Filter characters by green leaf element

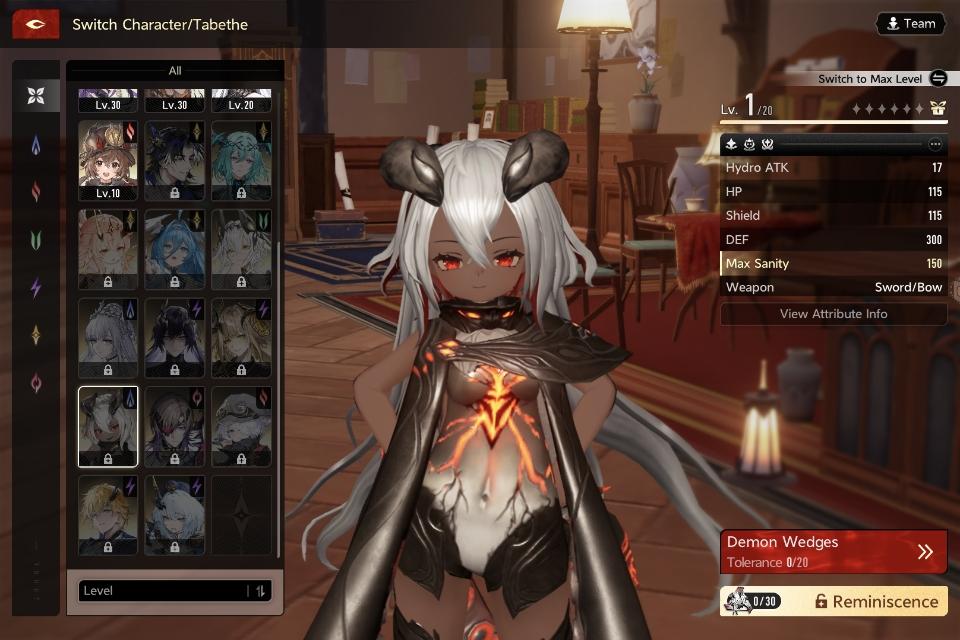(36, 240)
